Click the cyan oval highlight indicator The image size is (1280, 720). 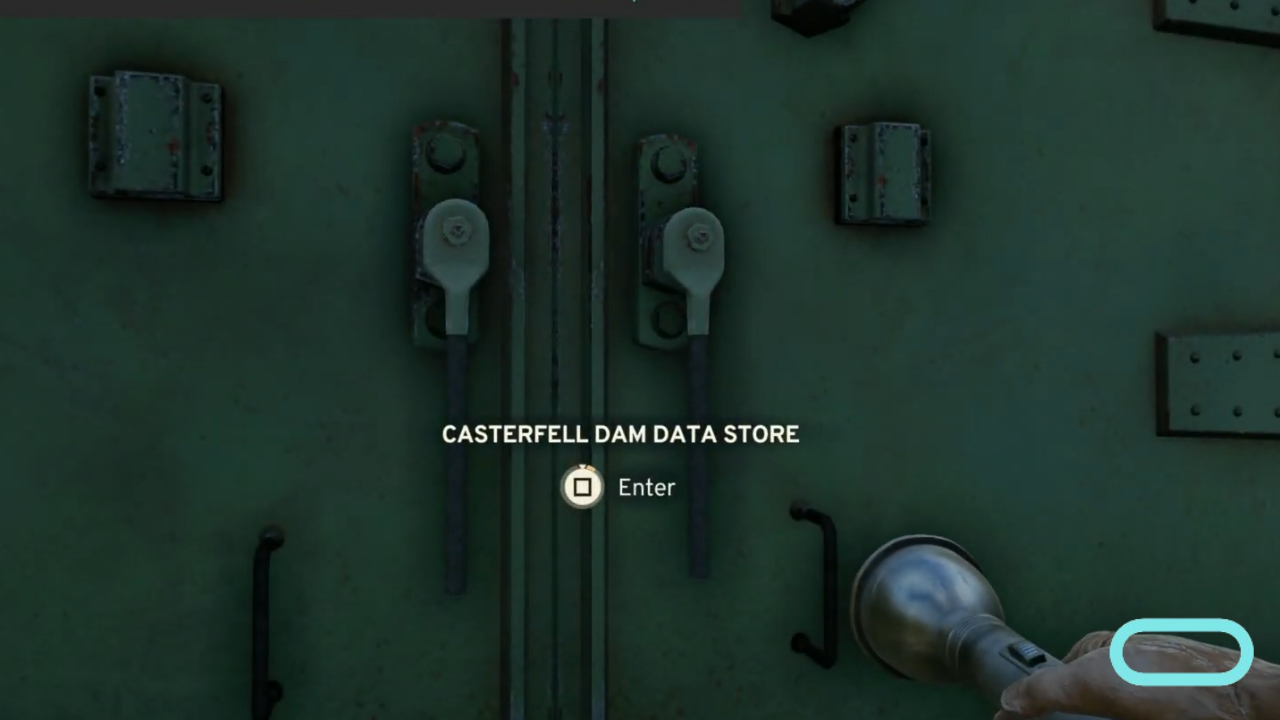coord(1182,651)
